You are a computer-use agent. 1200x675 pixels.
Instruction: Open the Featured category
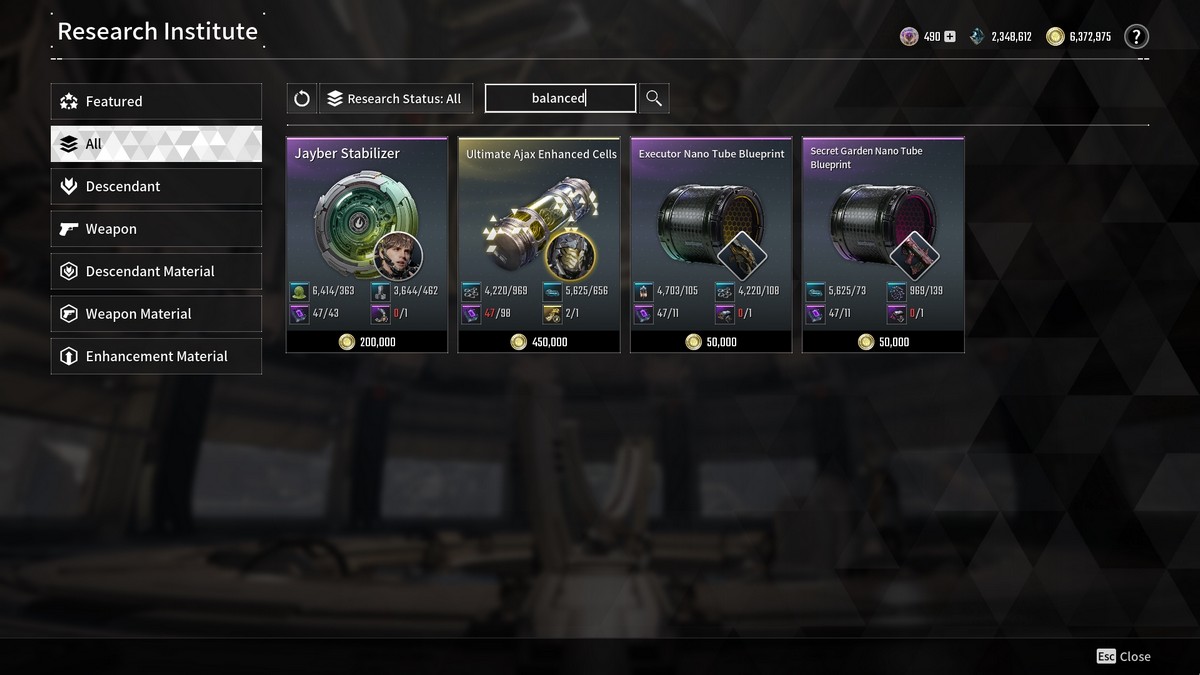(x=156, y=101)
